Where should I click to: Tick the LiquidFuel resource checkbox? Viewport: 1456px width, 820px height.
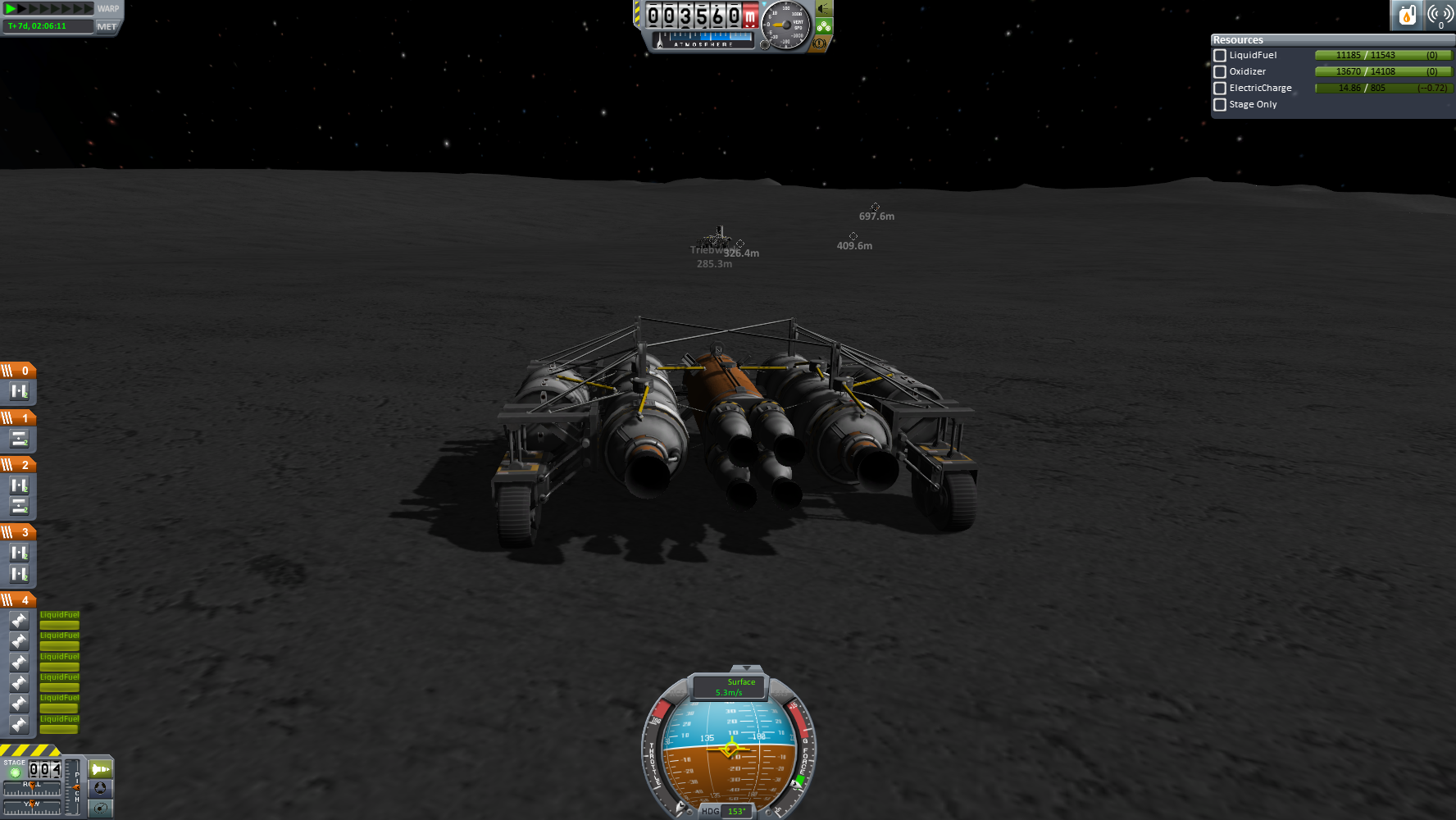[1220, 56]
